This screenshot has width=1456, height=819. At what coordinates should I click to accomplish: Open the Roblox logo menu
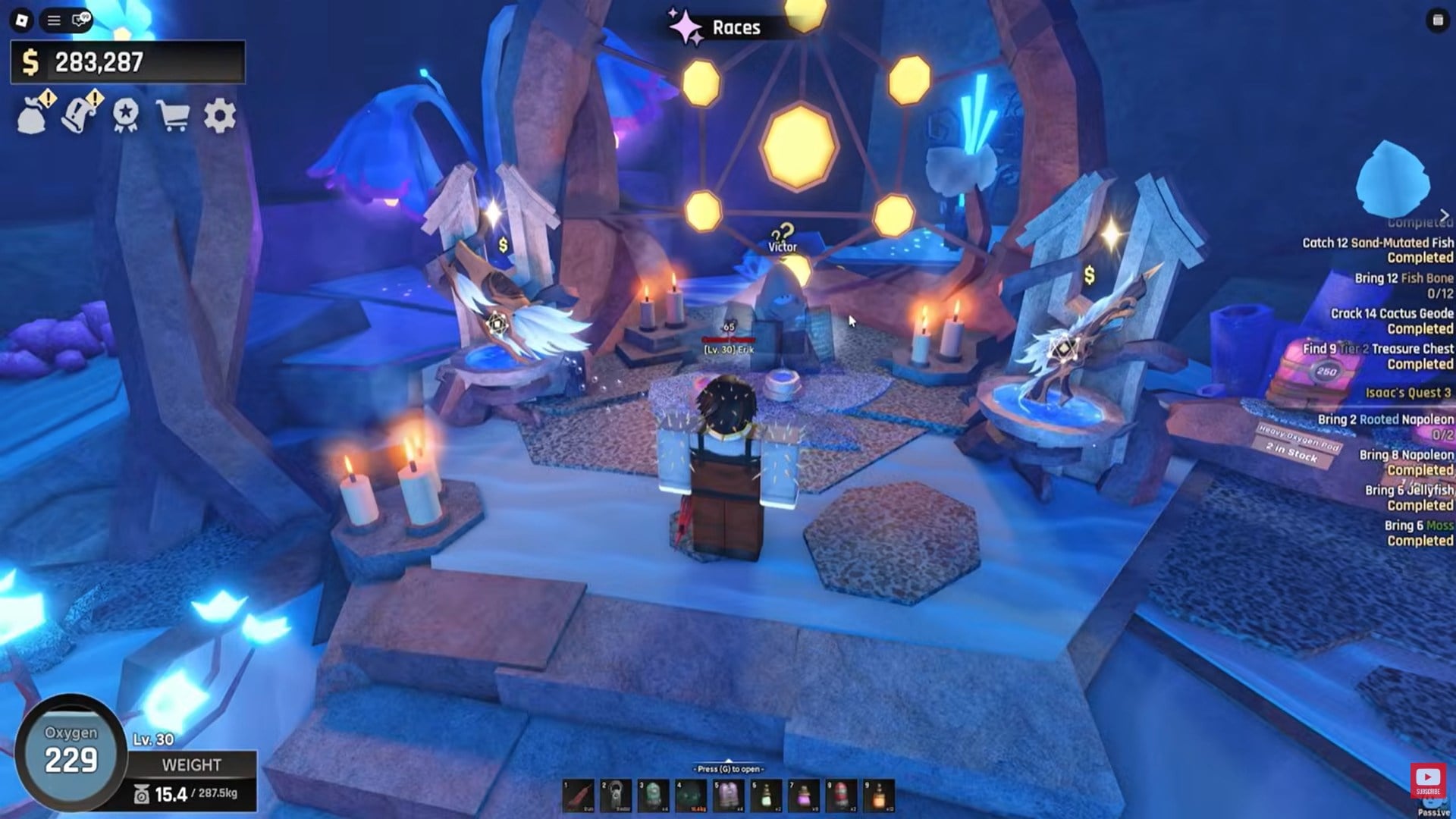coord(22,20)
